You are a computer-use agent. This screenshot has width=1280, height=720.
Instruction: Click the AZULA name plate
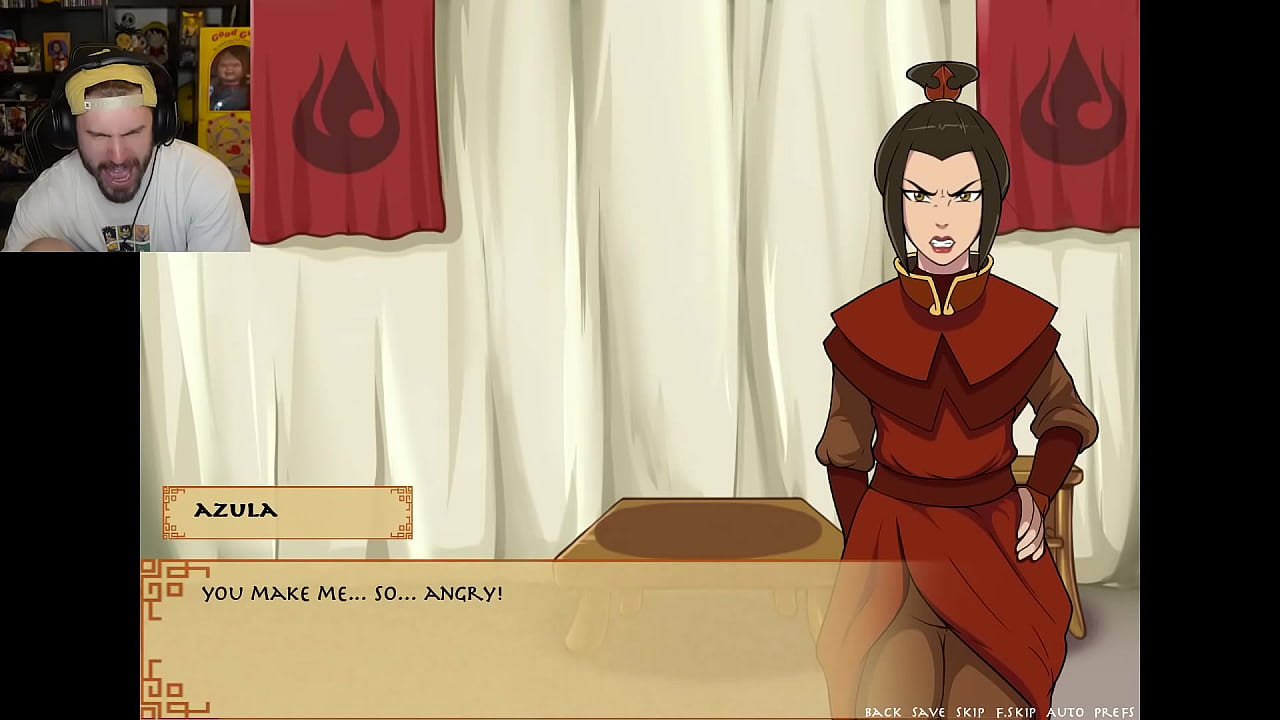[x=287, y=511]
